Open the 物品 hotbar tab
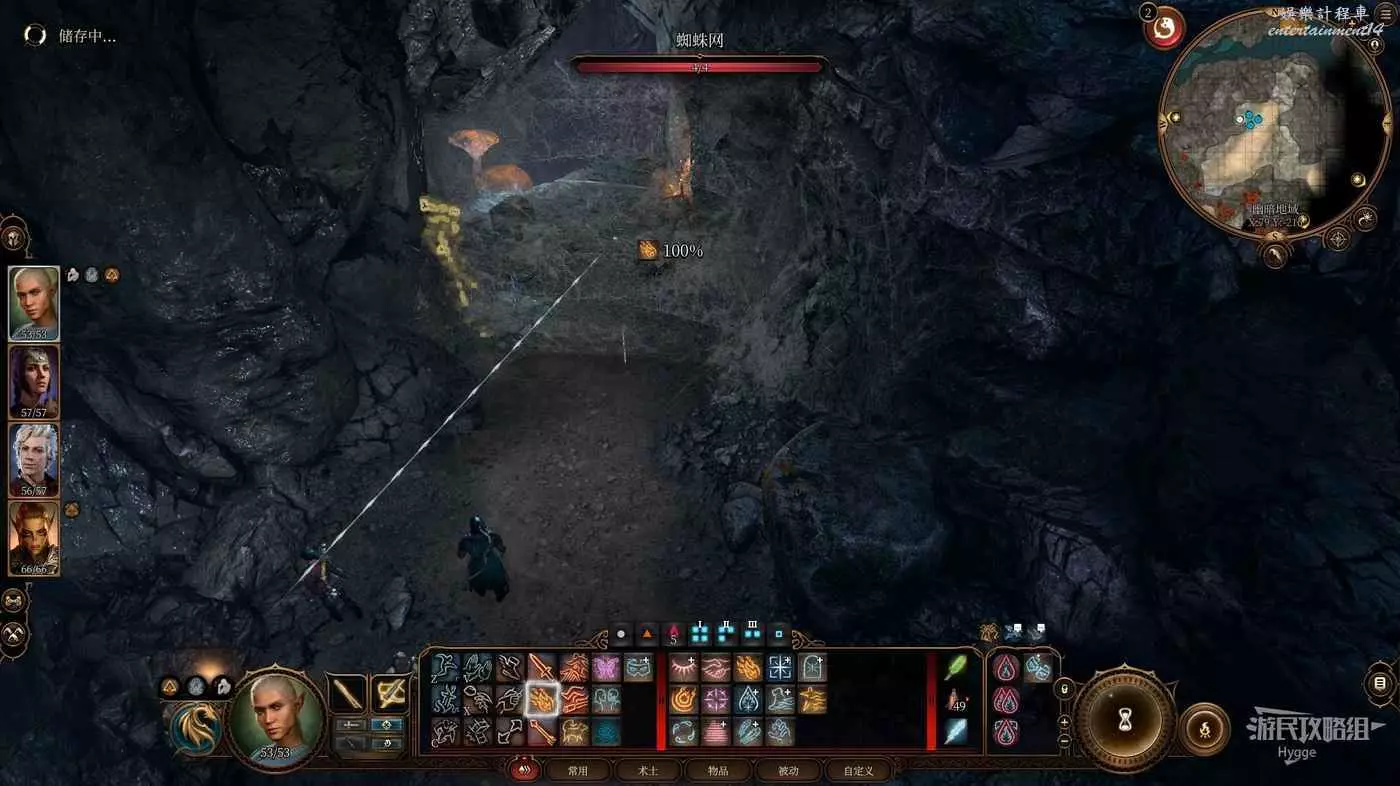Screen dimensions: 1400x786 click(718, 770)
